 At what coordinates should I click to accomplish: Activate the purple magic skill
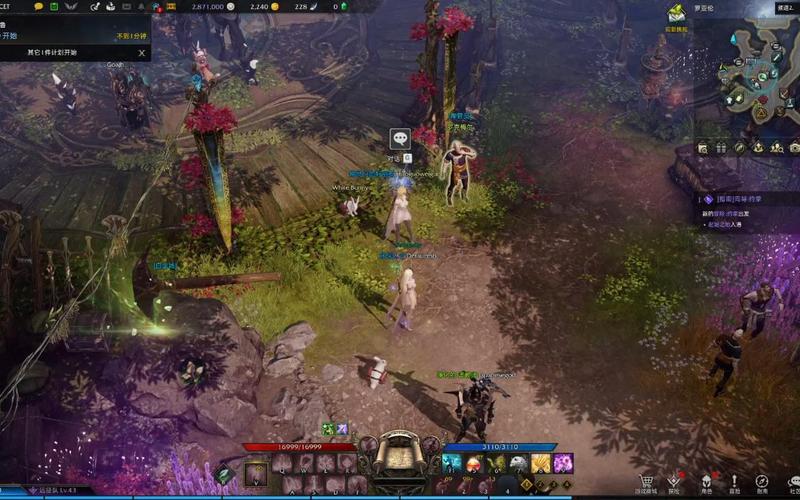(x=563, y=463)
